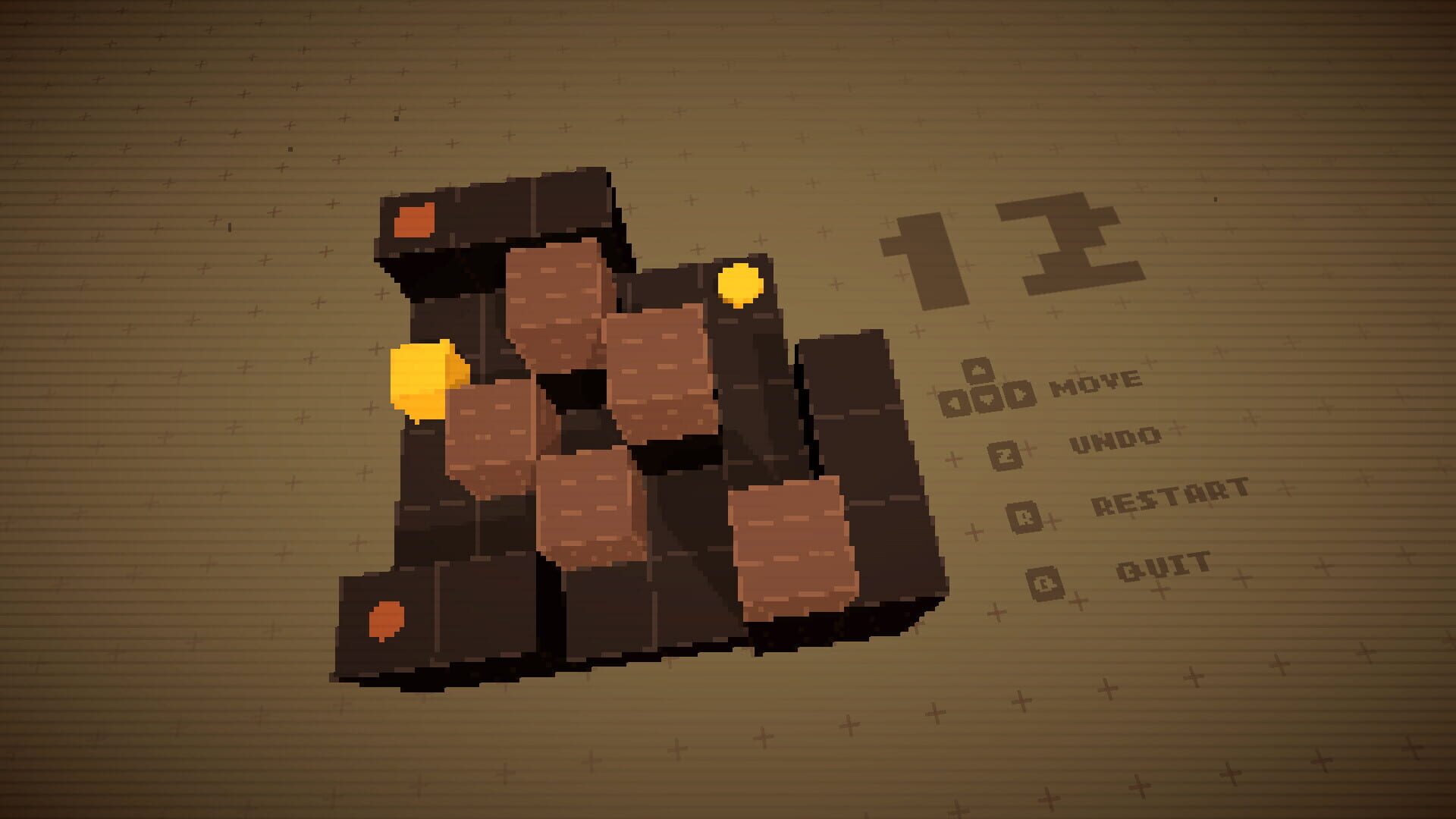The image size is (1456, 819).
Task: Click the Z key icon for undo
Action: point(1006,455)
